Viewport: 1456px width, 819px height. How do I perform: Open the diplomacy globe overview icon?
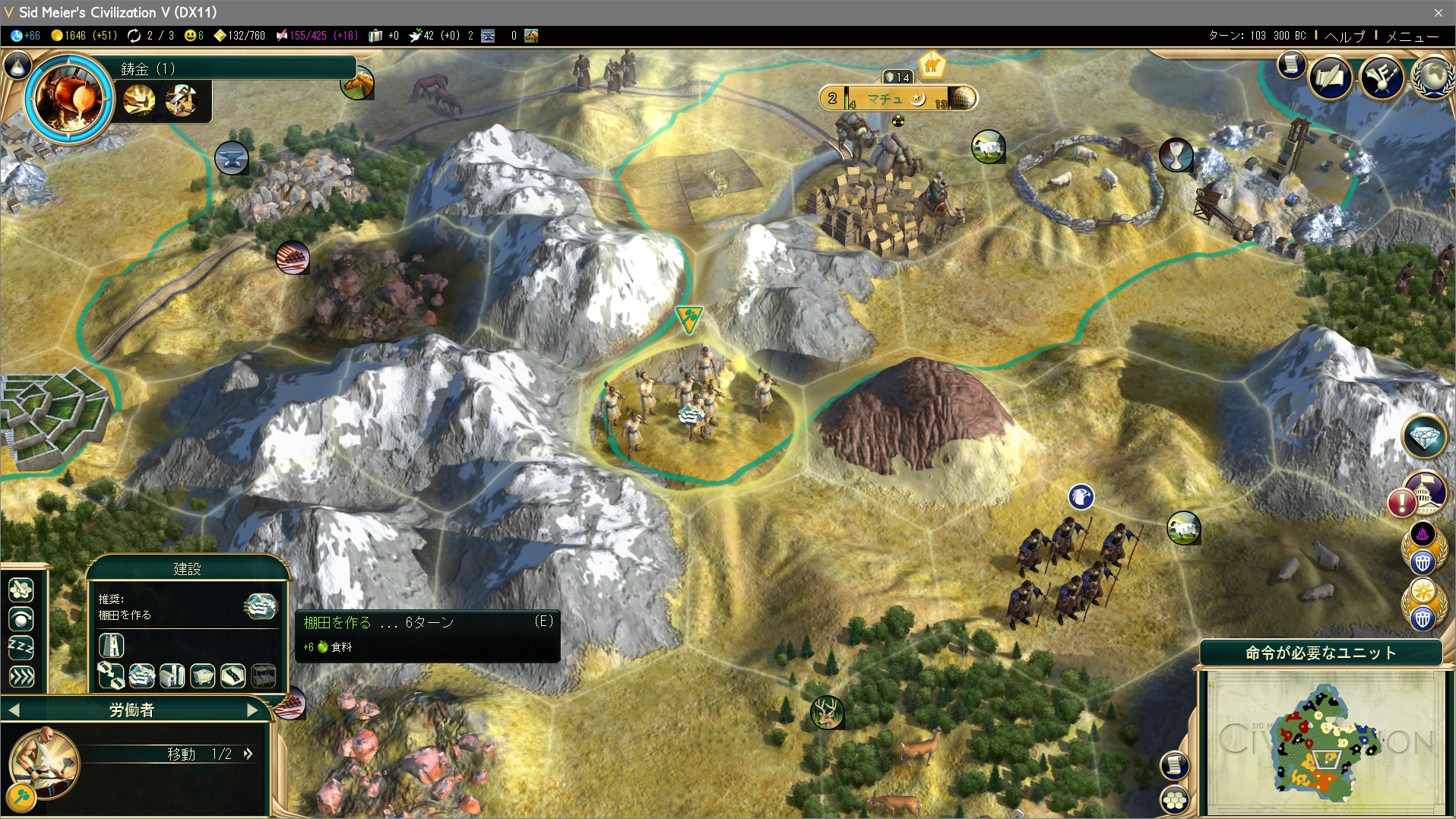(1432, 77)
